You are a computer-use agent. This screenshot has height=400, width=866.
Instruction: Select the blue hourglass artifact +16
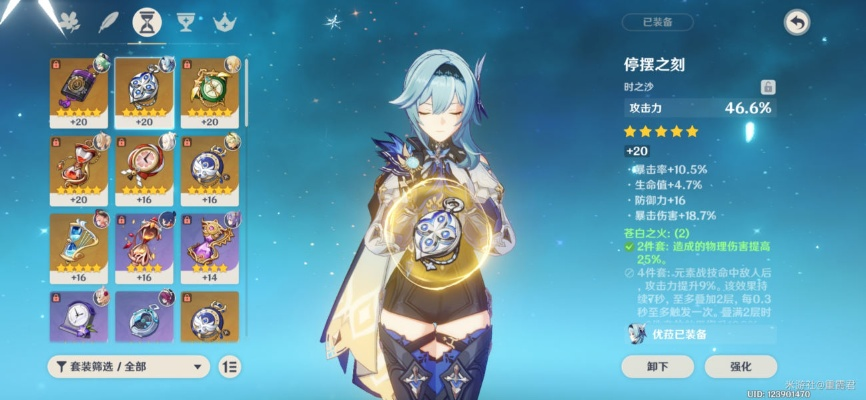78,247
